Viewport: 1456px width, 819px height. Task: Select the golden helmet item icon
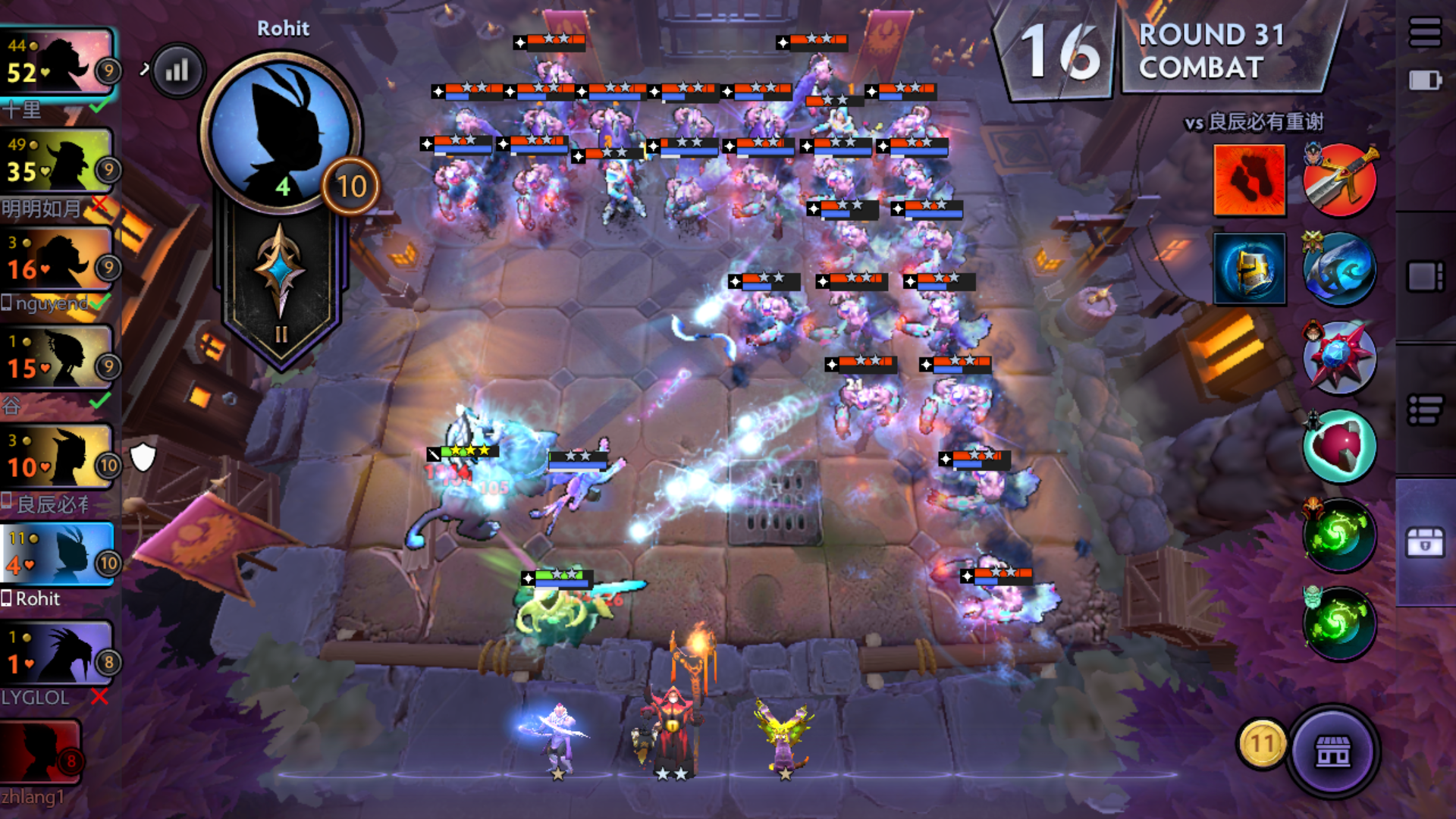click(x=1250, y=270)
